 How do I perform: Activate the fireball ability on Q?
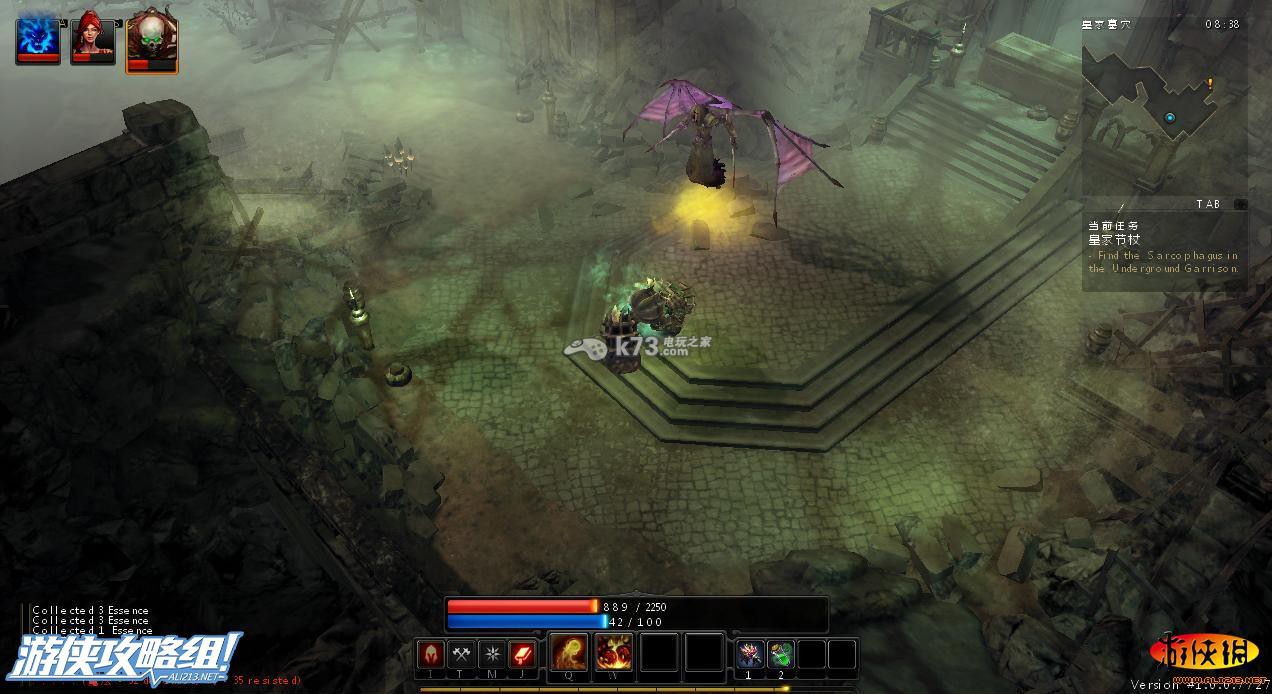click(x=570, y=653)
